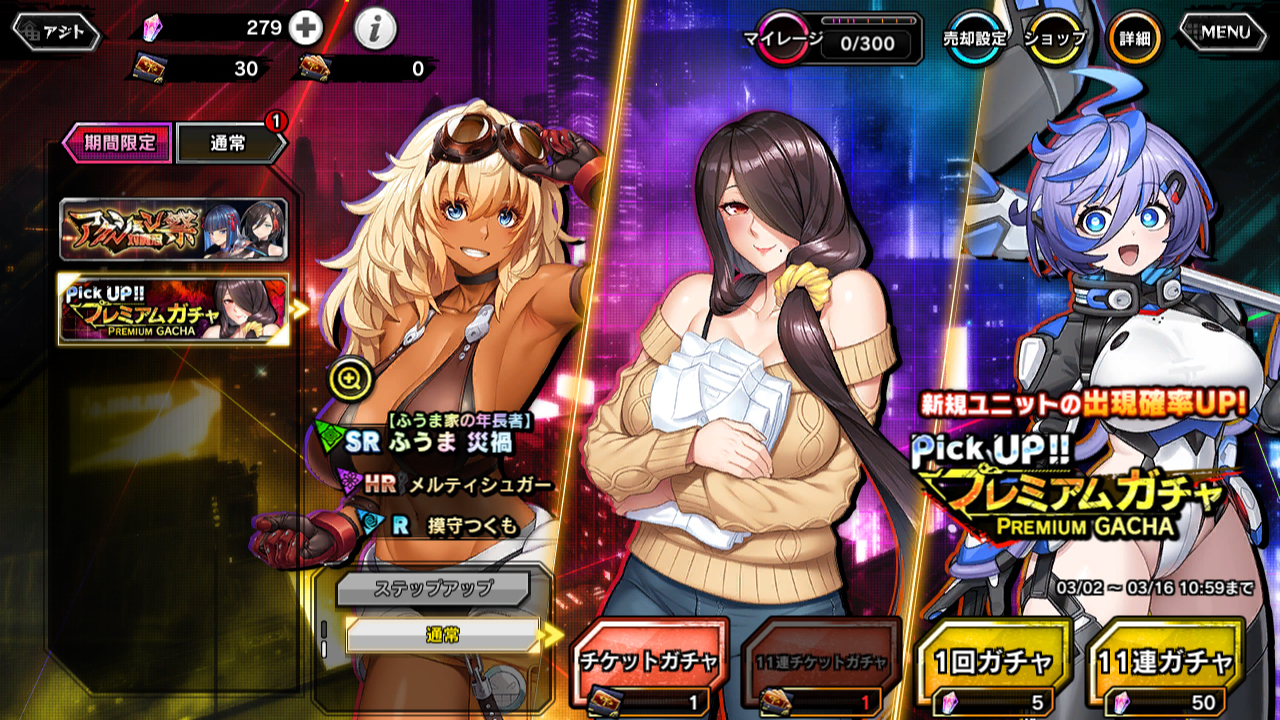Add more gems with plus button
Viewport: 1280px width, 720px height.
coord(305,28)
